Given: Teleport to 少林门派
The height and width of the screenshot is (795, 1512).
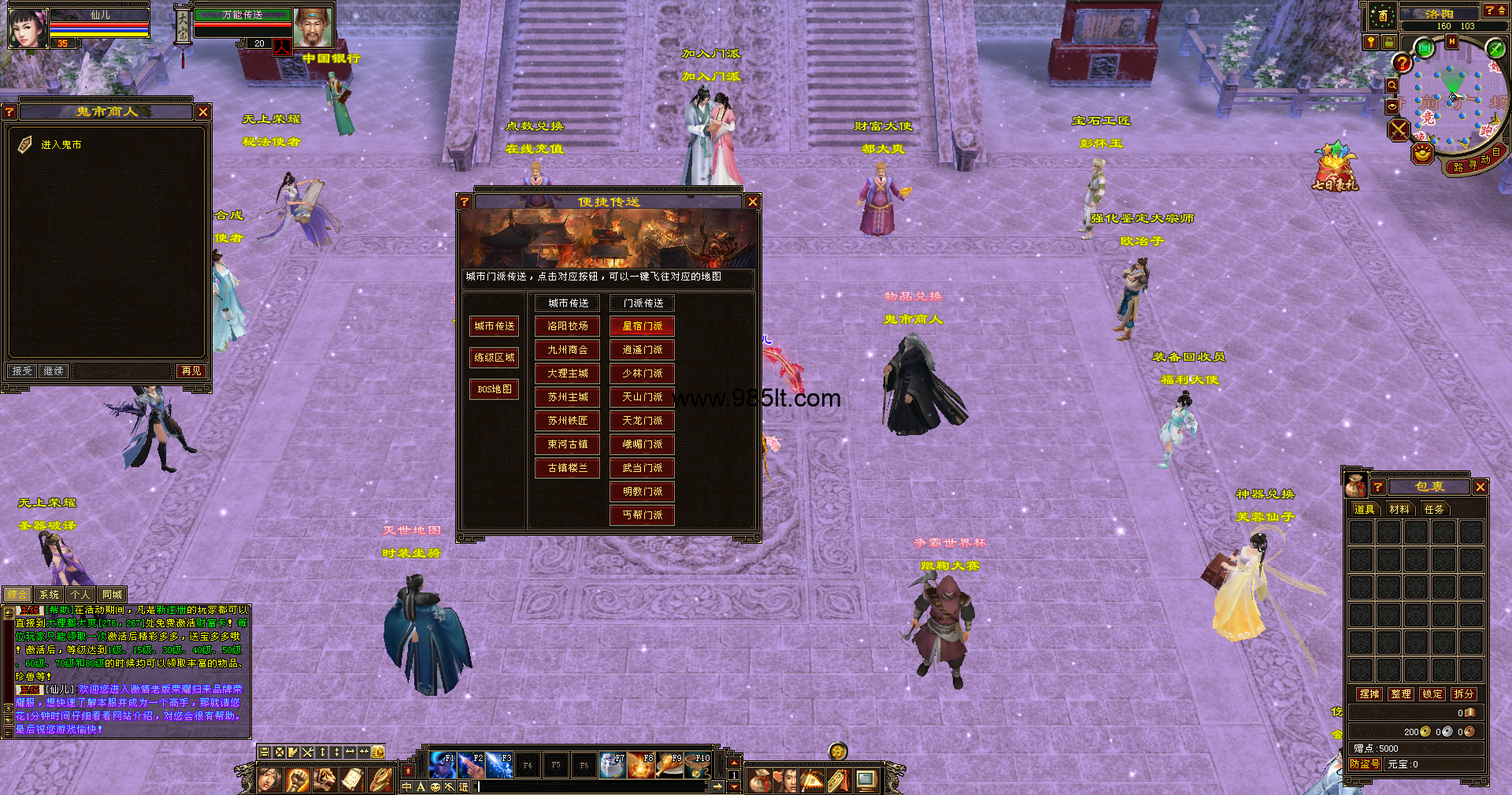Looking at the screenshot, I should (x=643, y=373).
